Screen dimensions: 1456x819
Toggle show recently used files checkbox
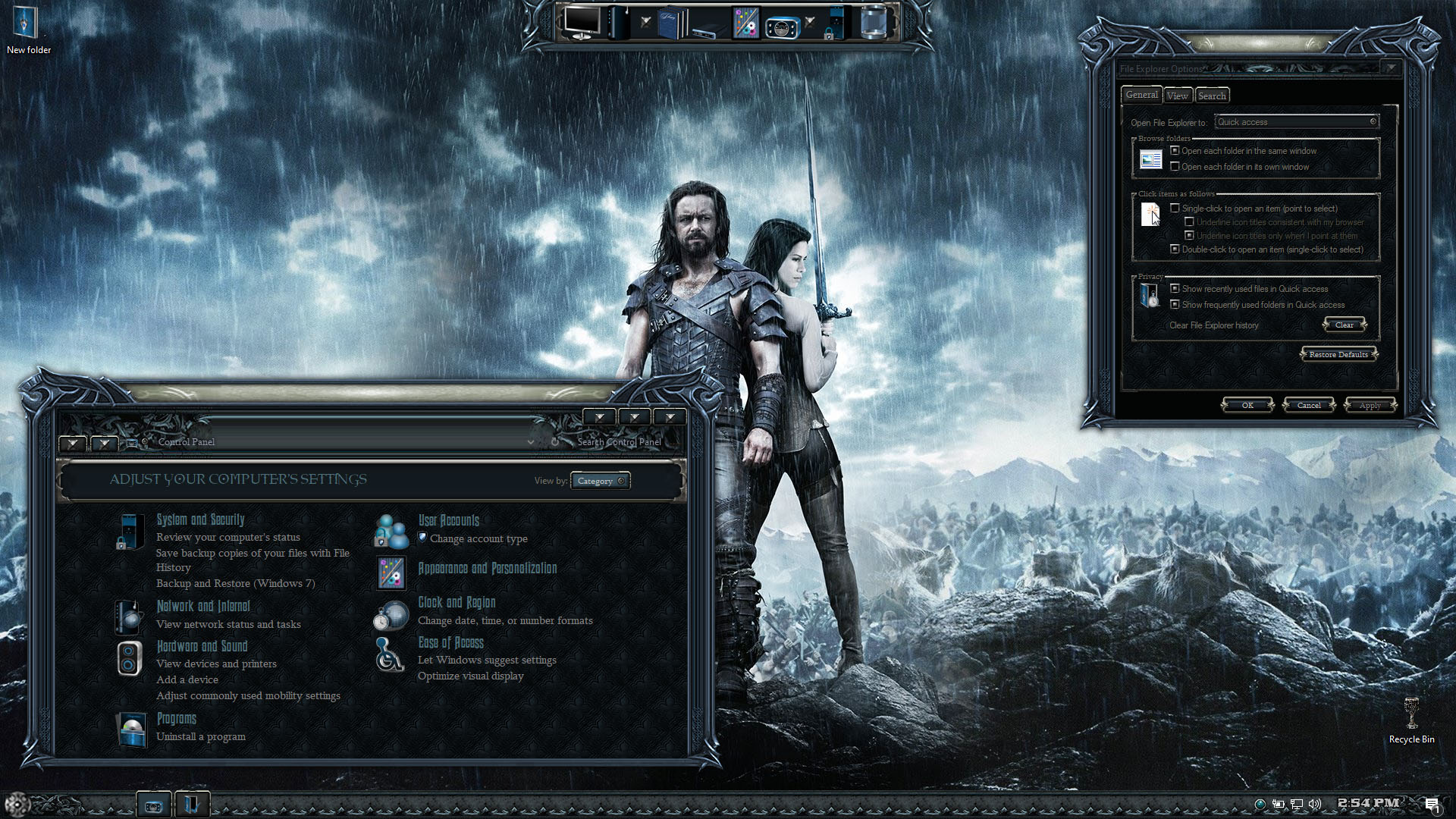pyautogui.click(x=1175, y=289)
